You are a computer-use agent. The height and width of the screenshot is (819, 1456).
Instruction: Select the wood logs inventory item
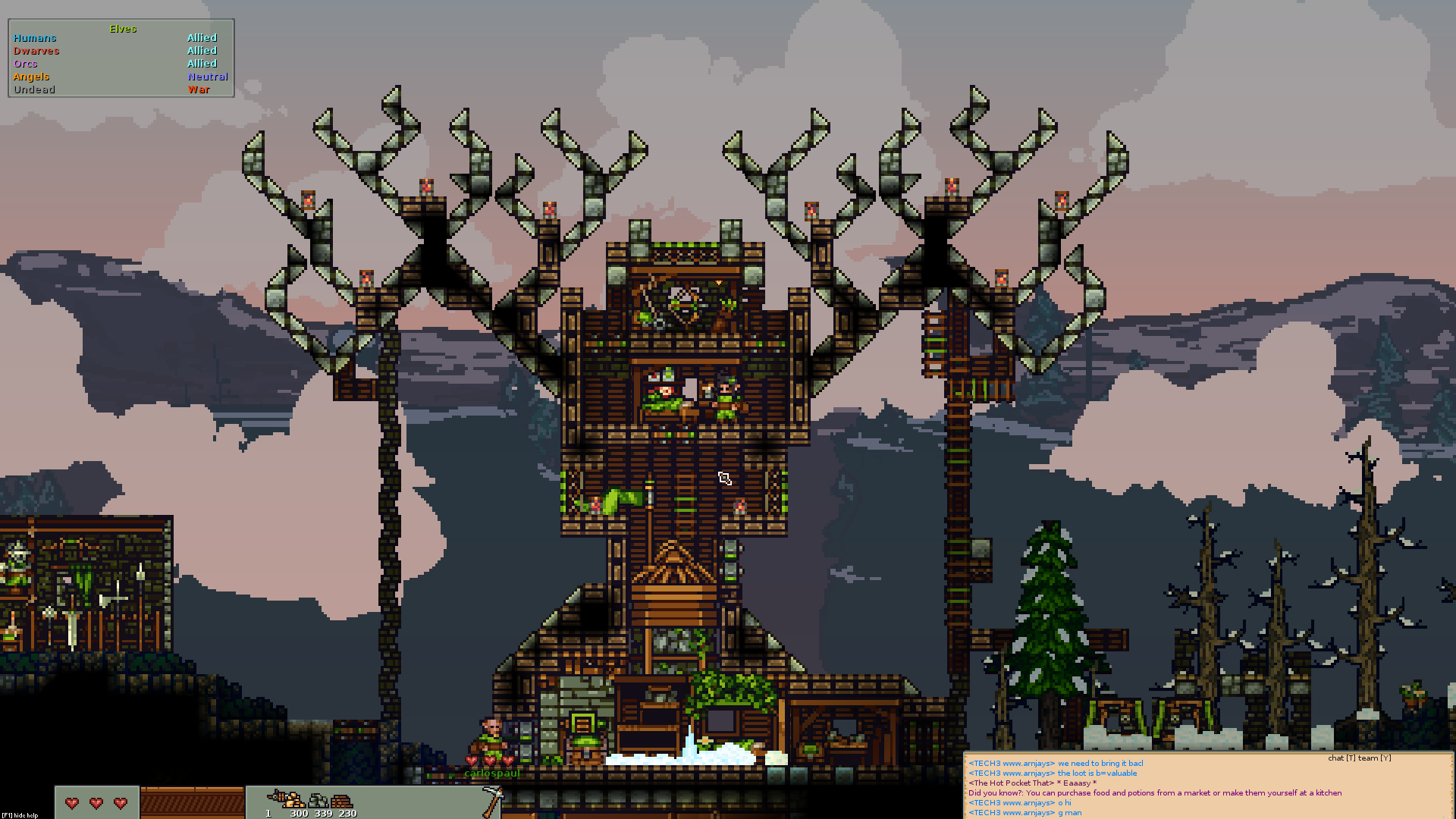tap(344, 801)
